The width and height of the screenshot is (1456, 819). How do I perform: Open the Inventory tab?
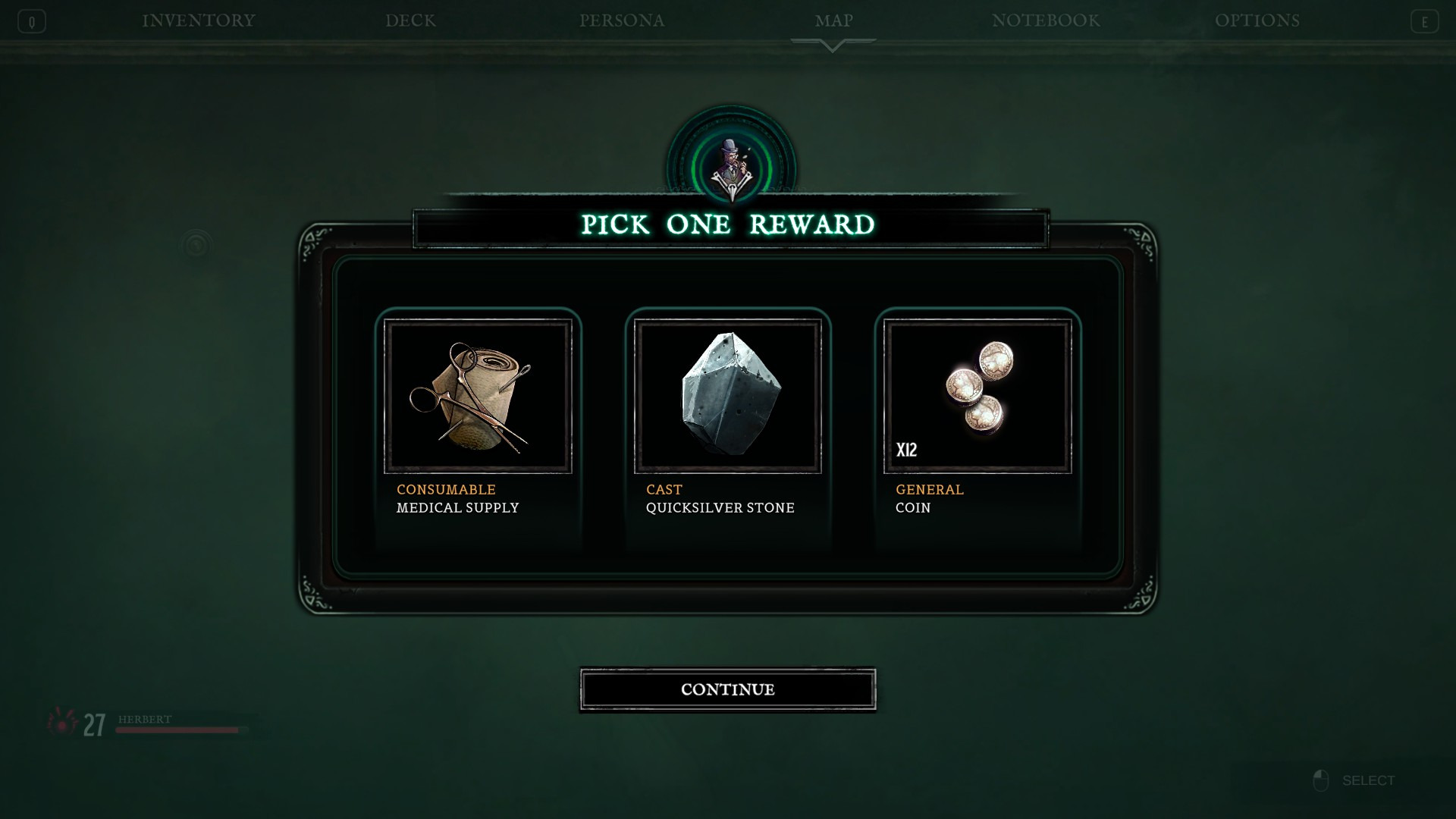199,20
